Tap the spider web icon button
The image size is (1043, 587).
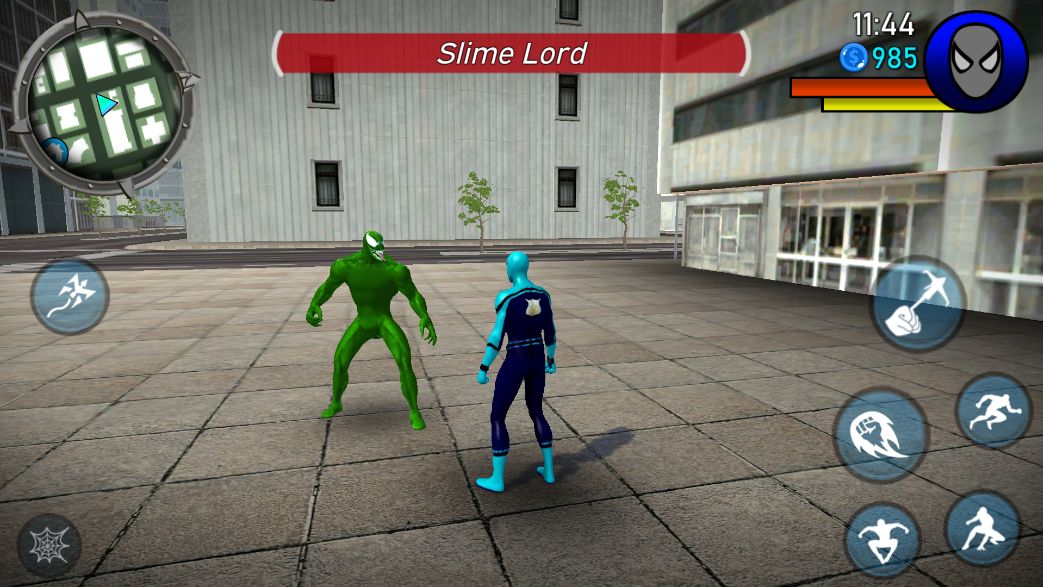click(x=49, y=545)
